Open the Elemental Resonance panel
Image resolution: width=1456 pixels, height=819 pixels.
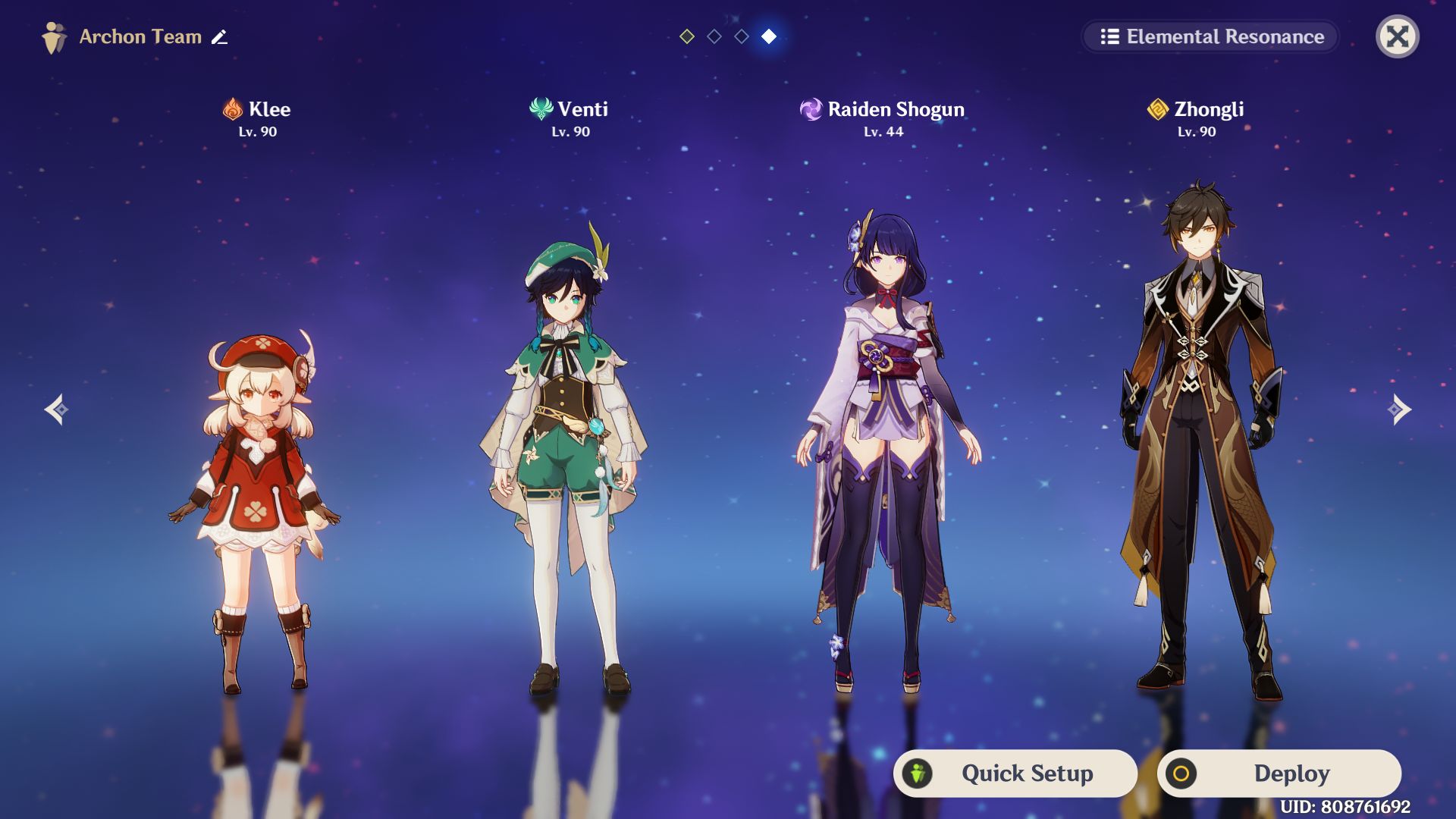pyautogui.click(x=1210, y=36)
